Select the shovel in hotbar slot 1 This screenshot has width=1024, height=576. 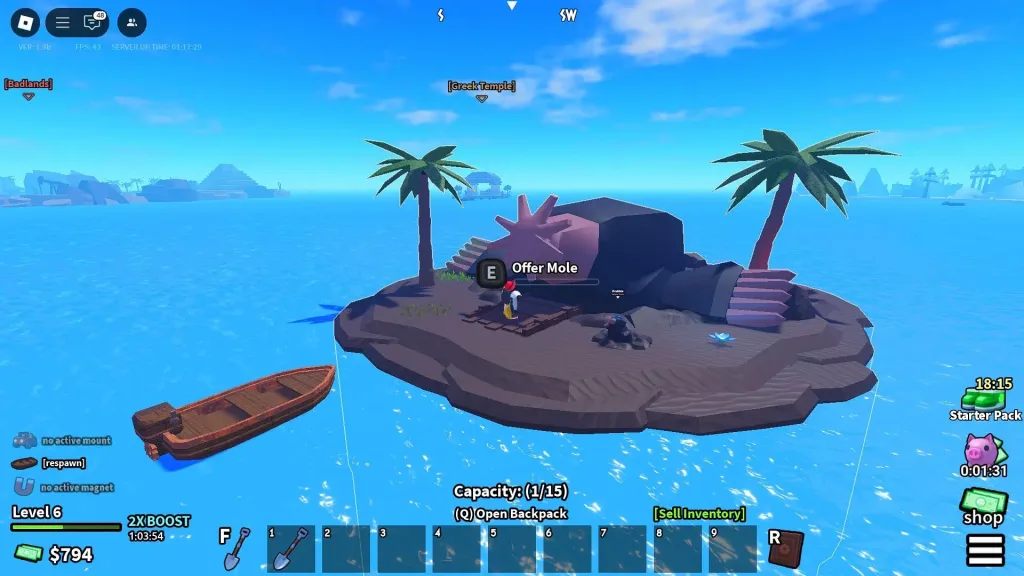pos(291,548)
